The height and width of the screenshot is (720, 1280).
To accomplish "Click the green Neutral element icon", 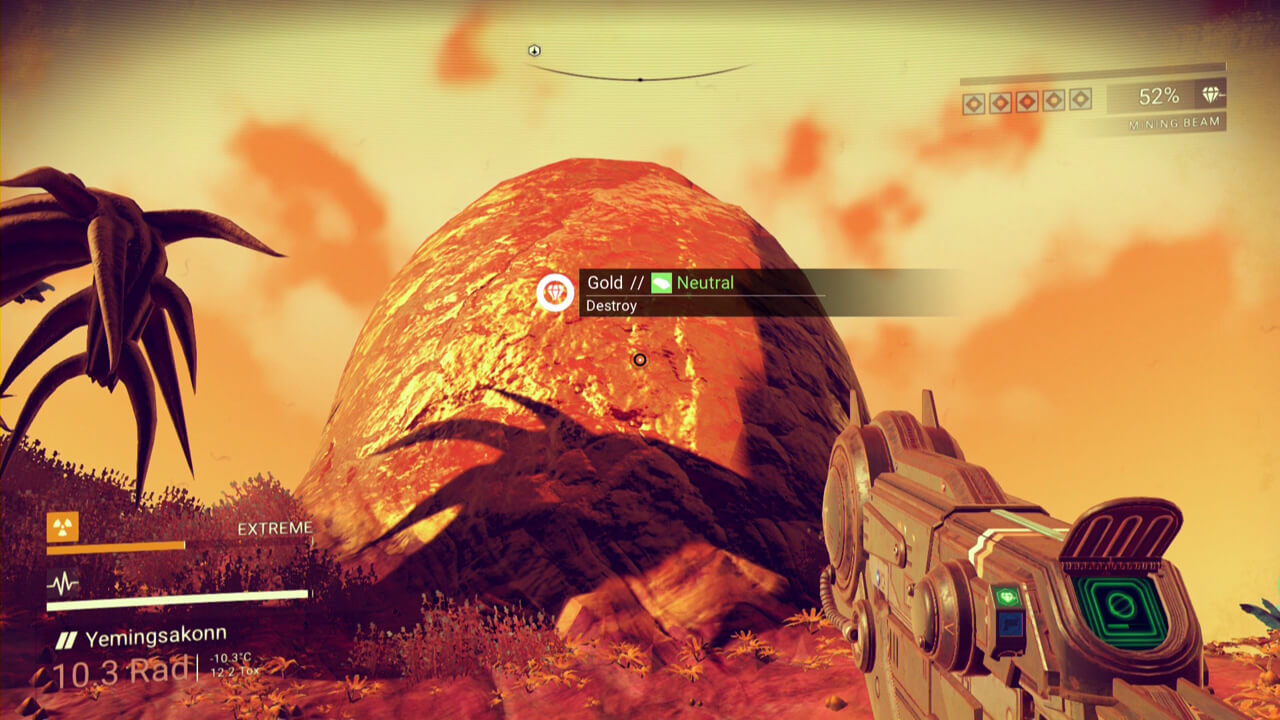I will pos(661,283).
